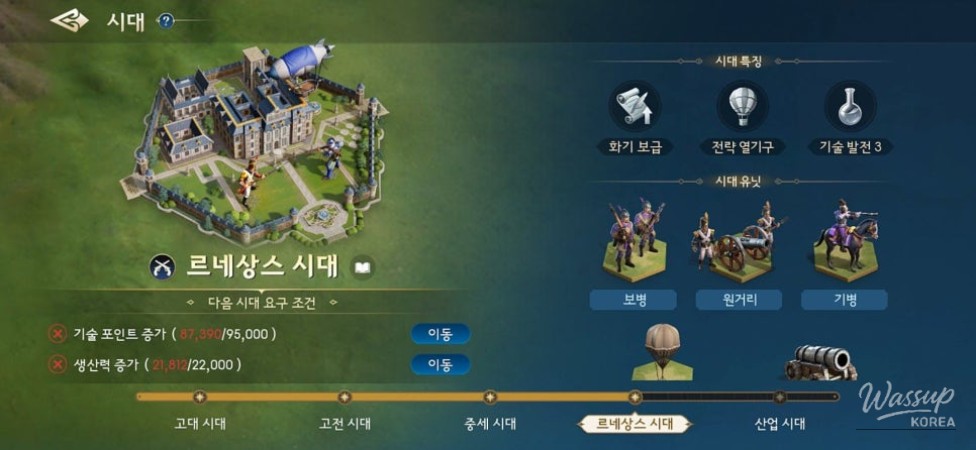The height and width of the screenshot is (450, 976).
Task: Select the 전략 열기구 balloon trait
Action: click(x=742, y=106)
